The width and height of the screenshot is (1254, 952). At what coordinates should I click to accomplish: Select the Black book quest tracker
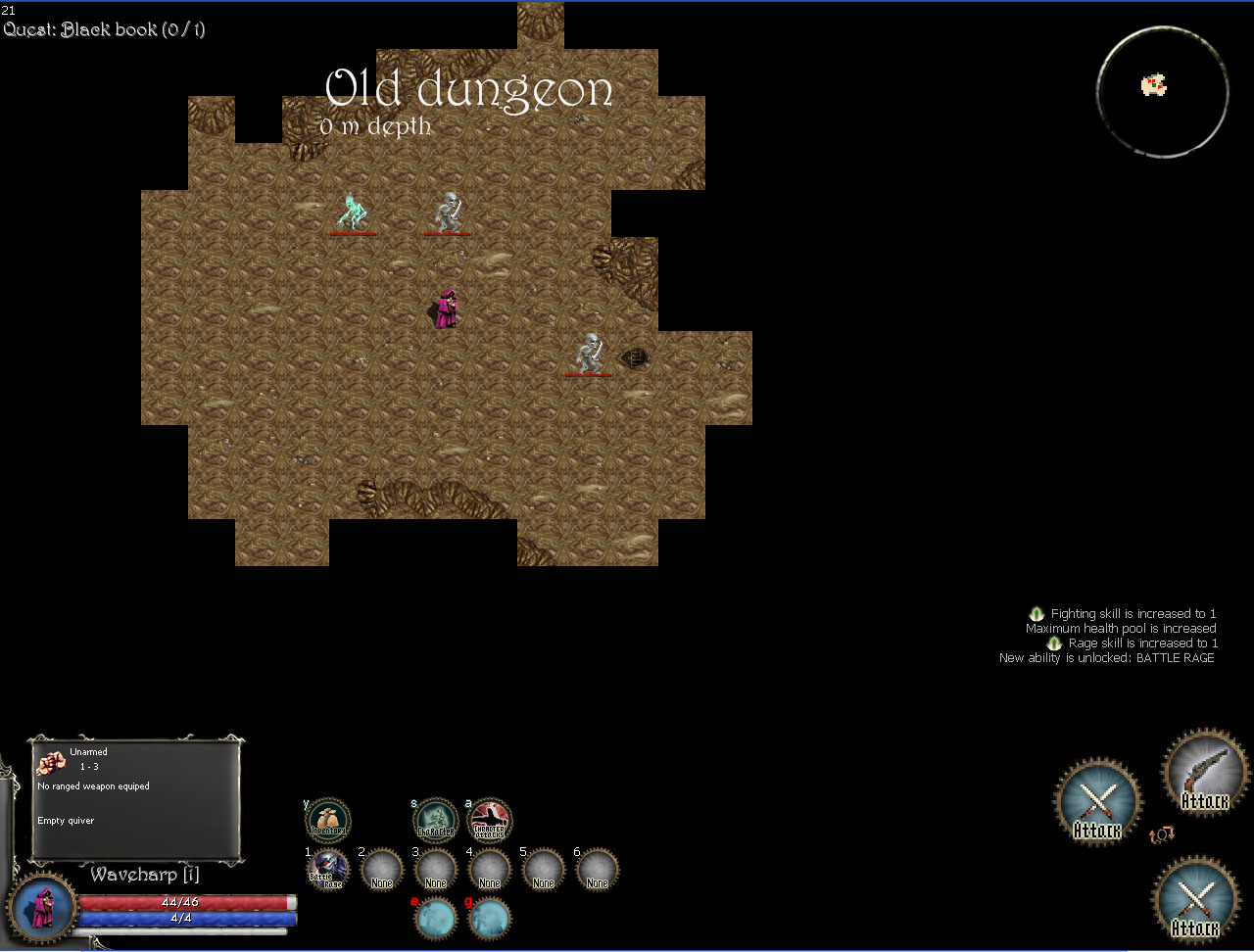click(105, 29)
